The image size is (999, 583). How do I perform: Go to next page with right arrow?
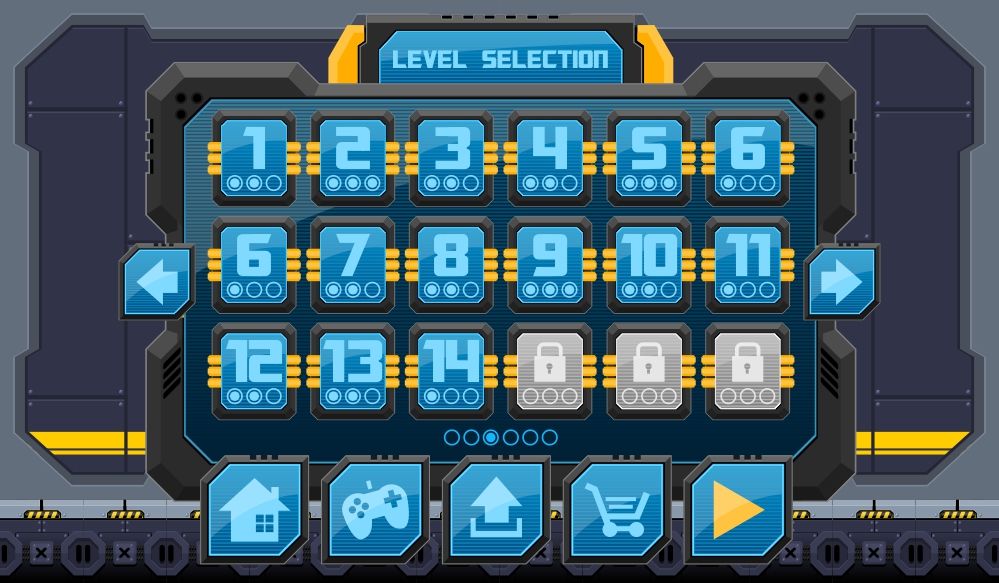841,283
